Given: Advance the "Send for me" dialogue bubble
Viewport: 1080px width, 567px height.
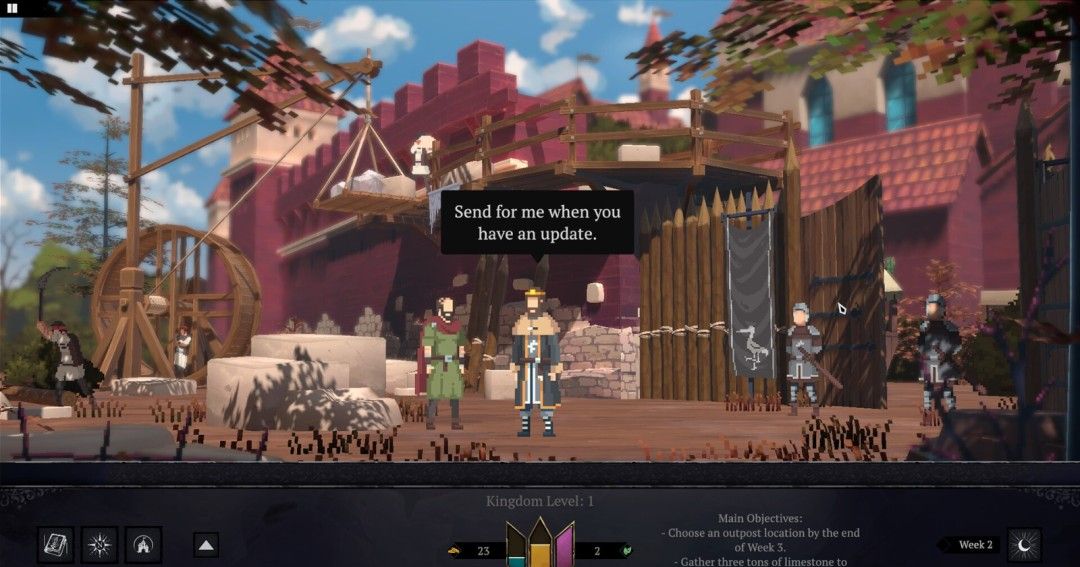Looking at the screenshot, I should (537, 222).
